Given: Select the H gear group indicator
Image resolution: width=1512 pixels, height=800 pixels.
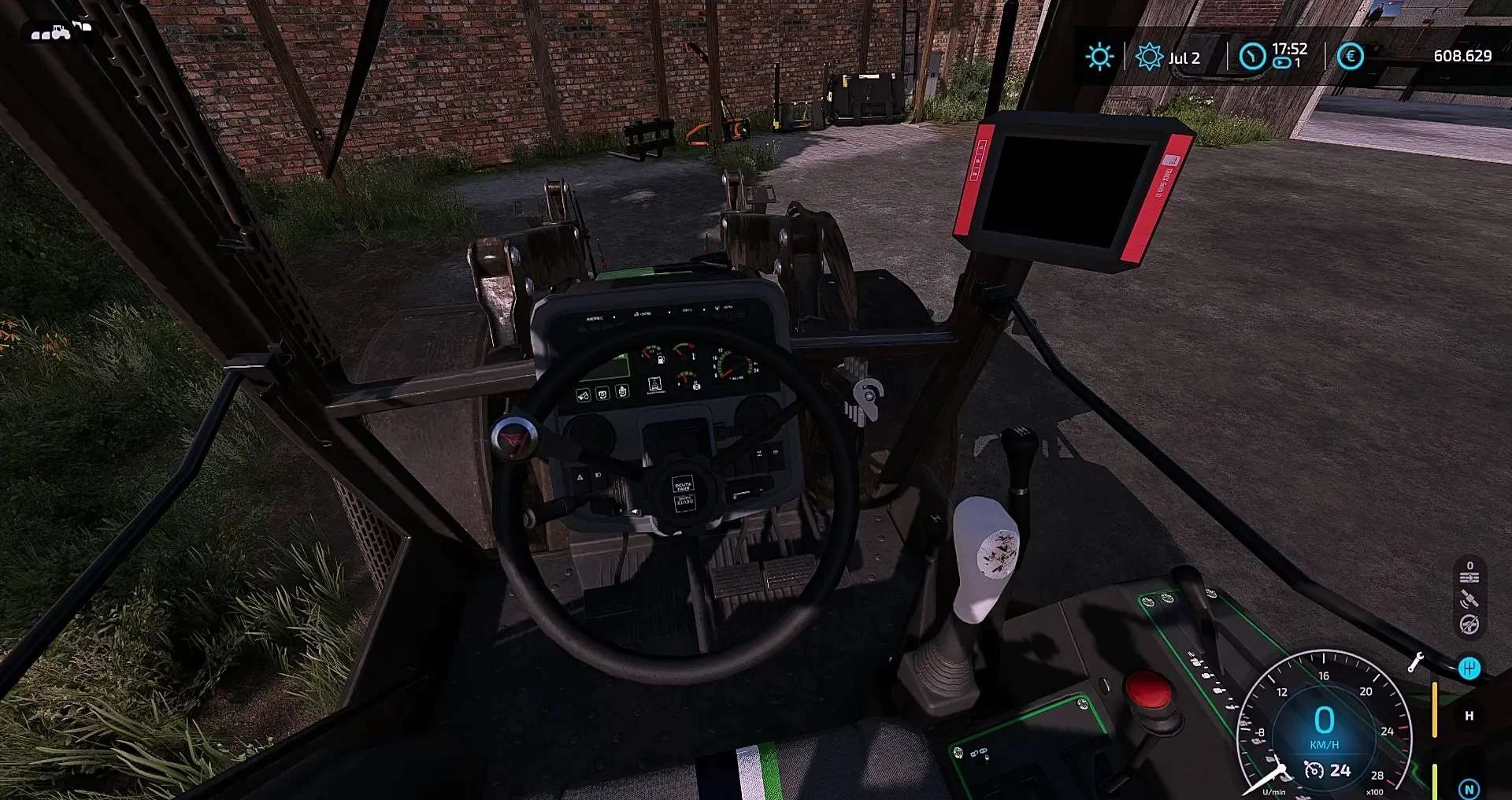Looking at the screenshot, I should click(x=1469, y=717).
